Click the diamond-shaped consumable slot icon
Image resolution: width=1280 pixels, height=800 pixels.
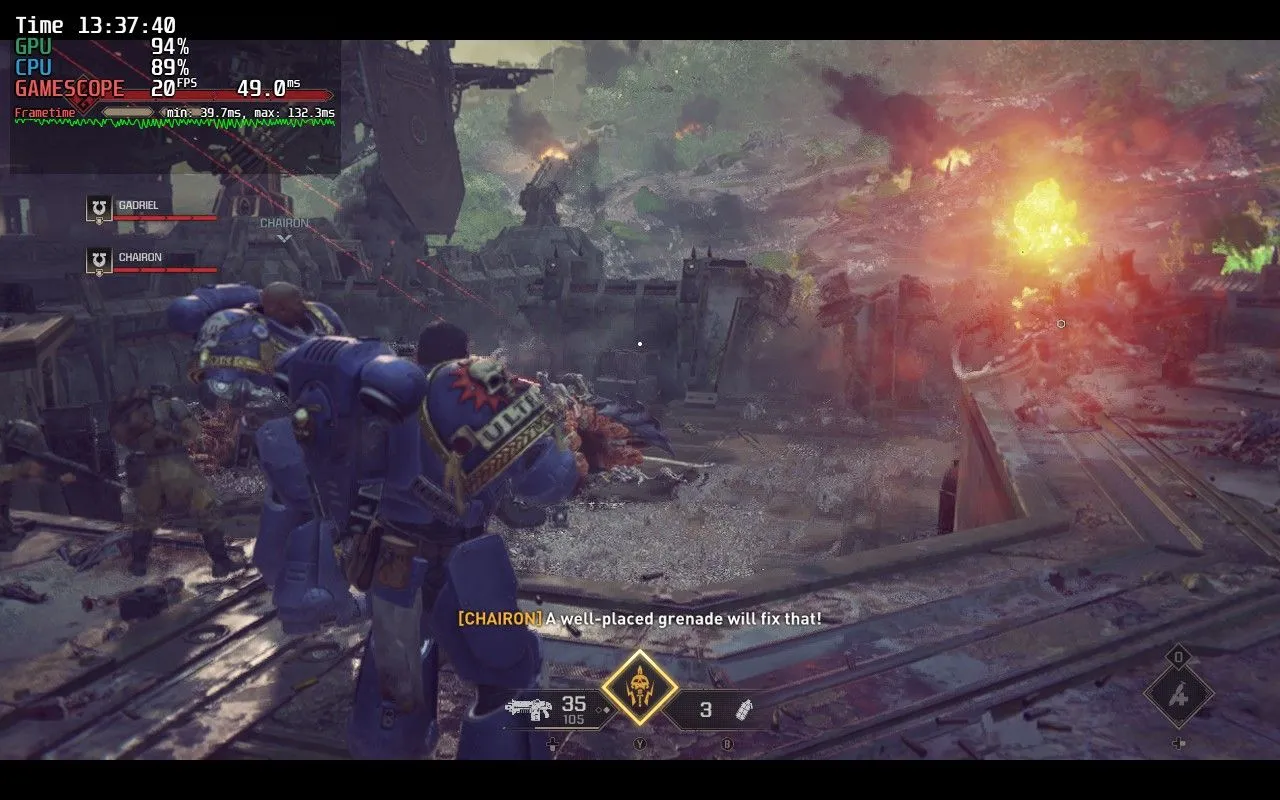click(x=1179, y=693)
